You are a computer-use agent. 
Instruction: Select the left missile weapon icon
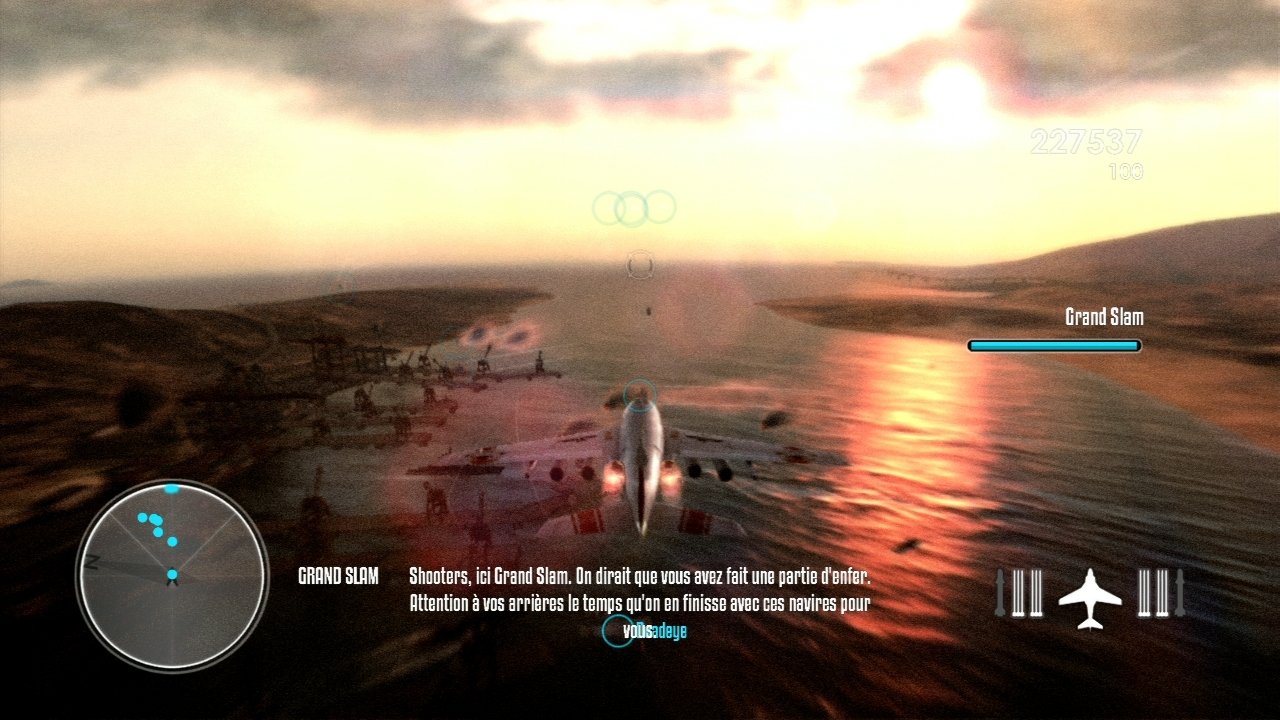coord(1000,592)
